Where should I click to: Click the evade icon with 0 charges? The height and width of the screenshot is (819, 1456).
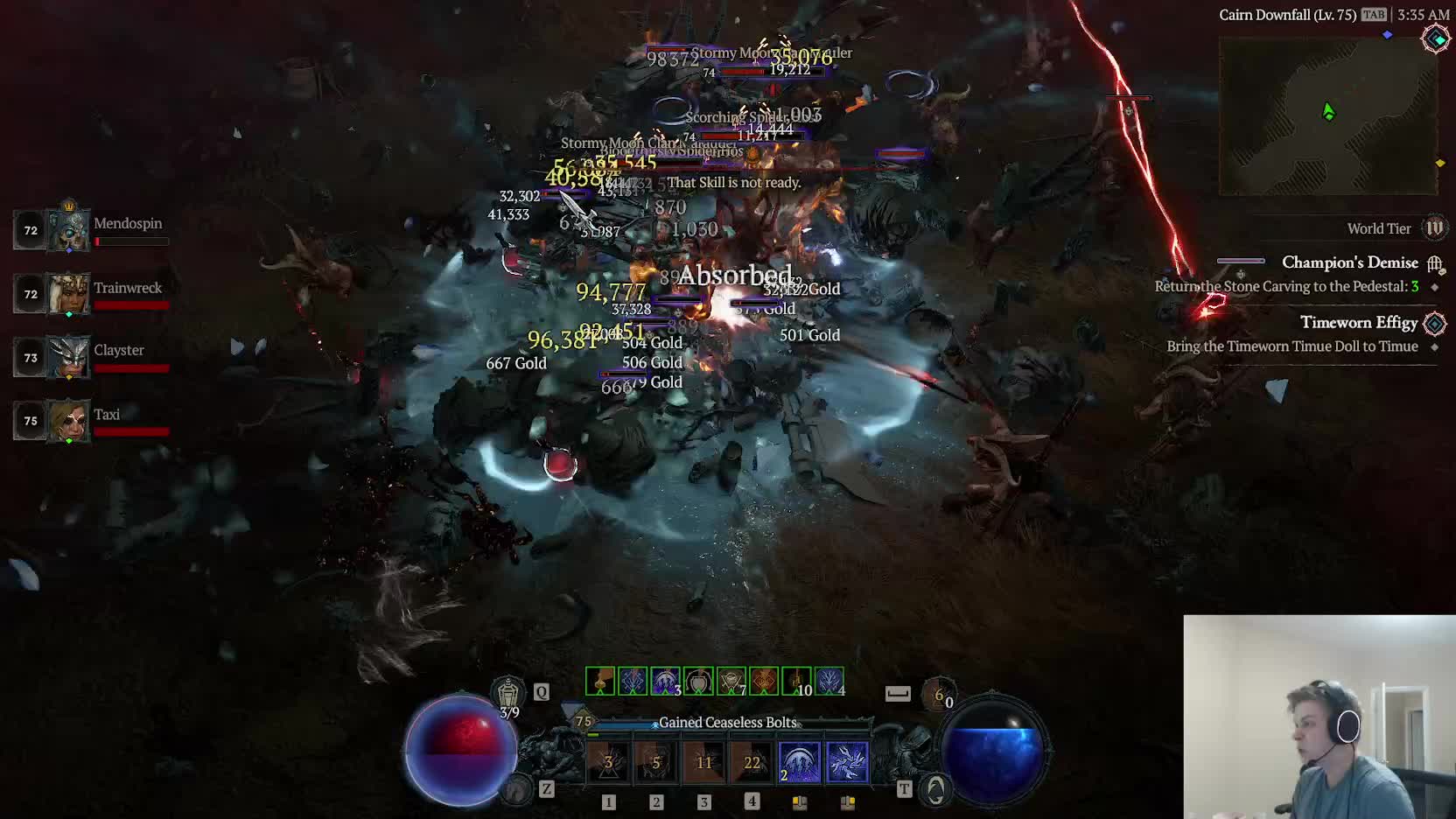click(939, 694)
